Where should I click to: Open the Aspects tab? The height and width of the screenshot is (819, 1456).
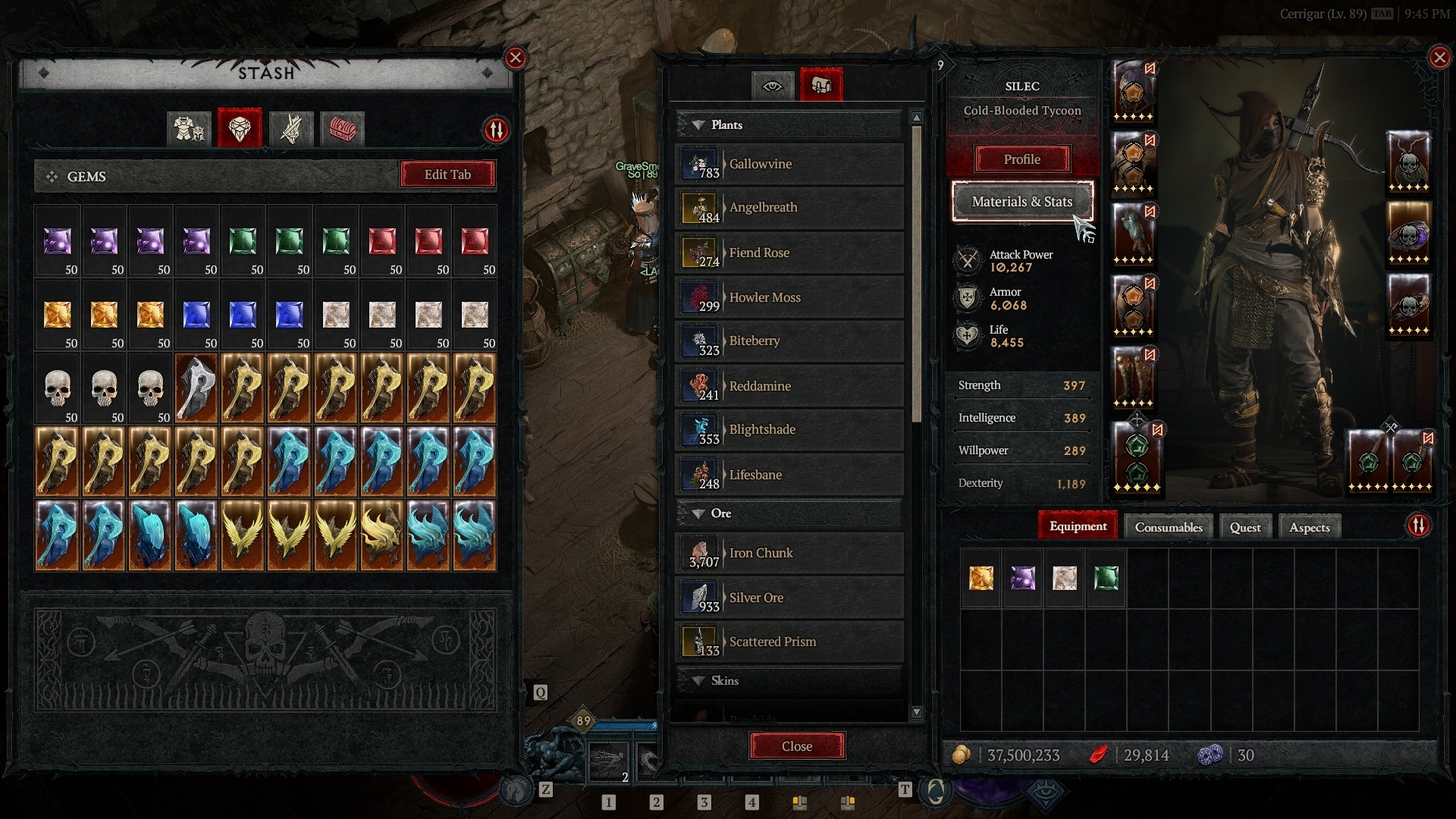point(1309,526)
